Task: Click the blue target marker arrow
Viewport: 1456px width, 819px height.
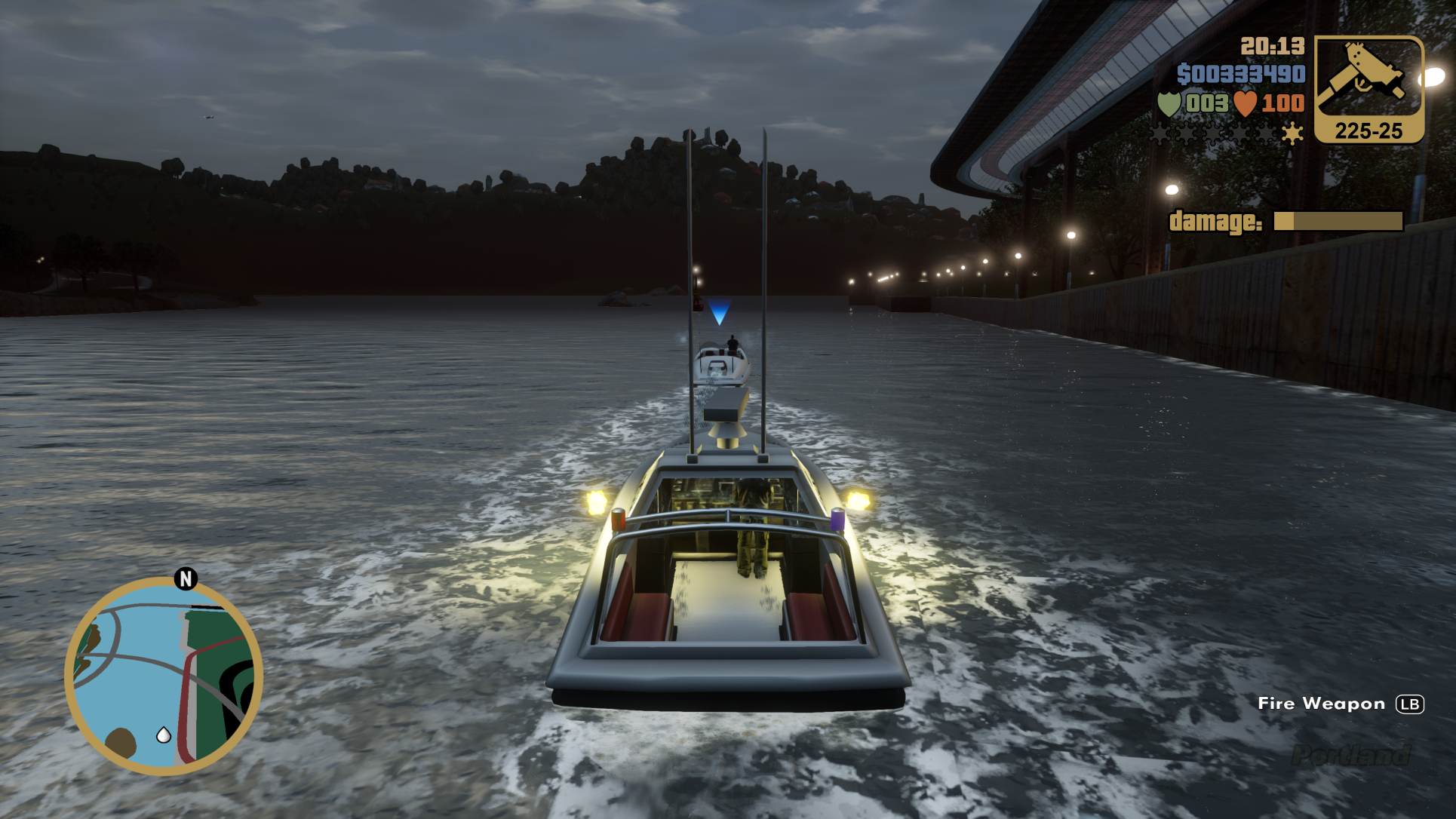Action: pos(719,311)
